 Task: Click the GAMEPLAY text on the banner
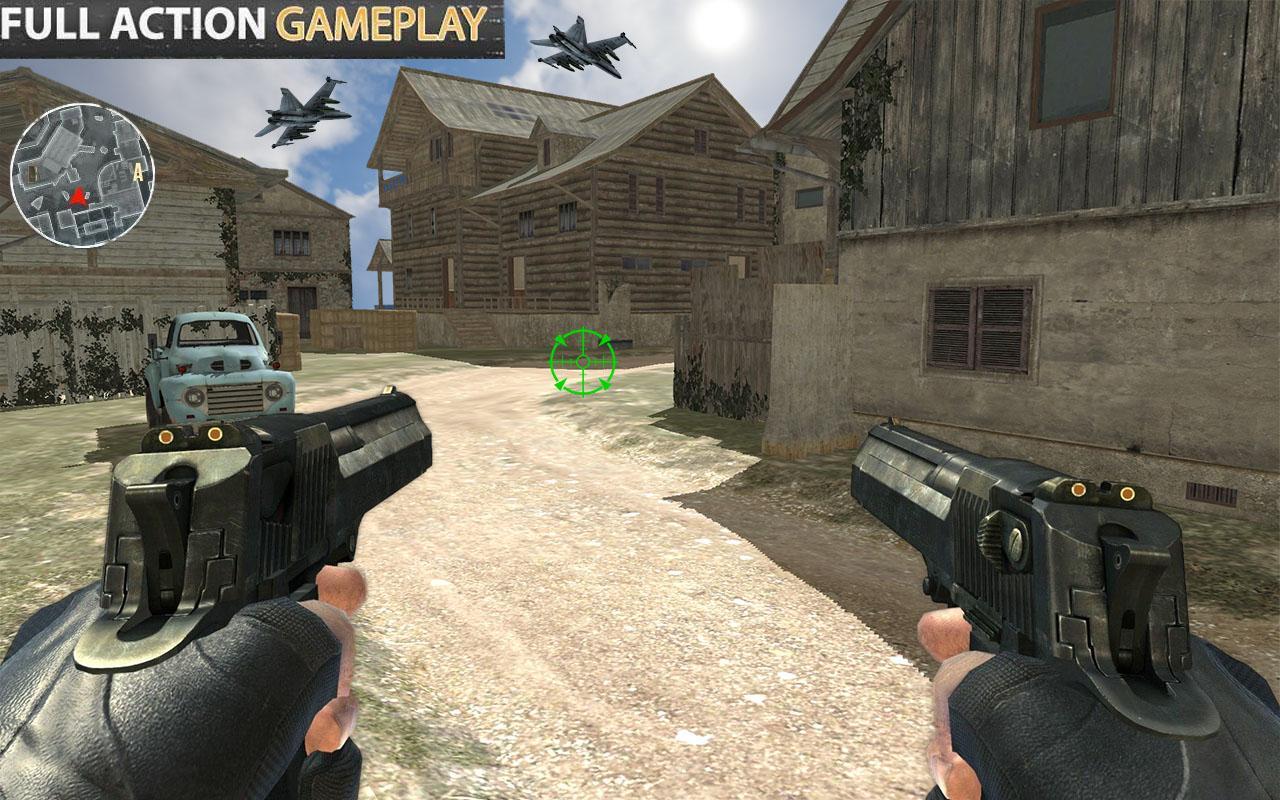pos(380,18)
